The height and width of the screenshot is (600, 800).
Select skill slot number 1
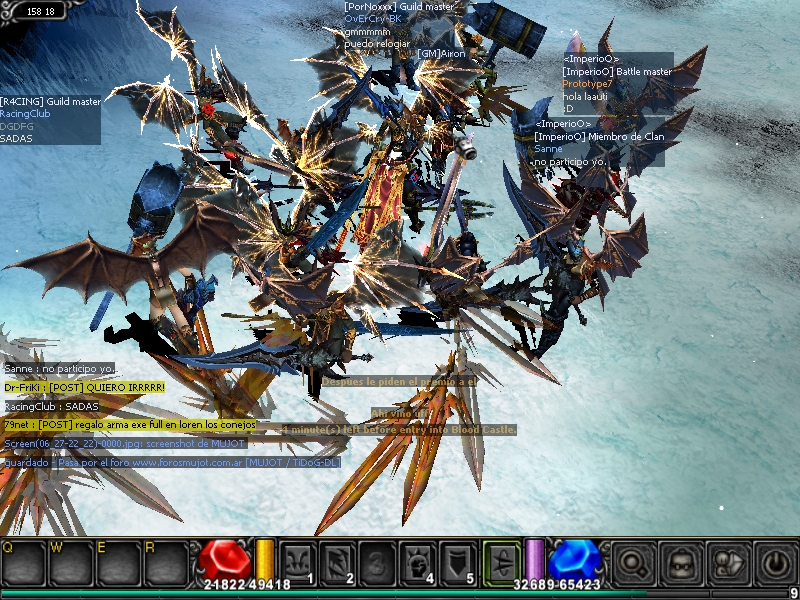[297, 561]
